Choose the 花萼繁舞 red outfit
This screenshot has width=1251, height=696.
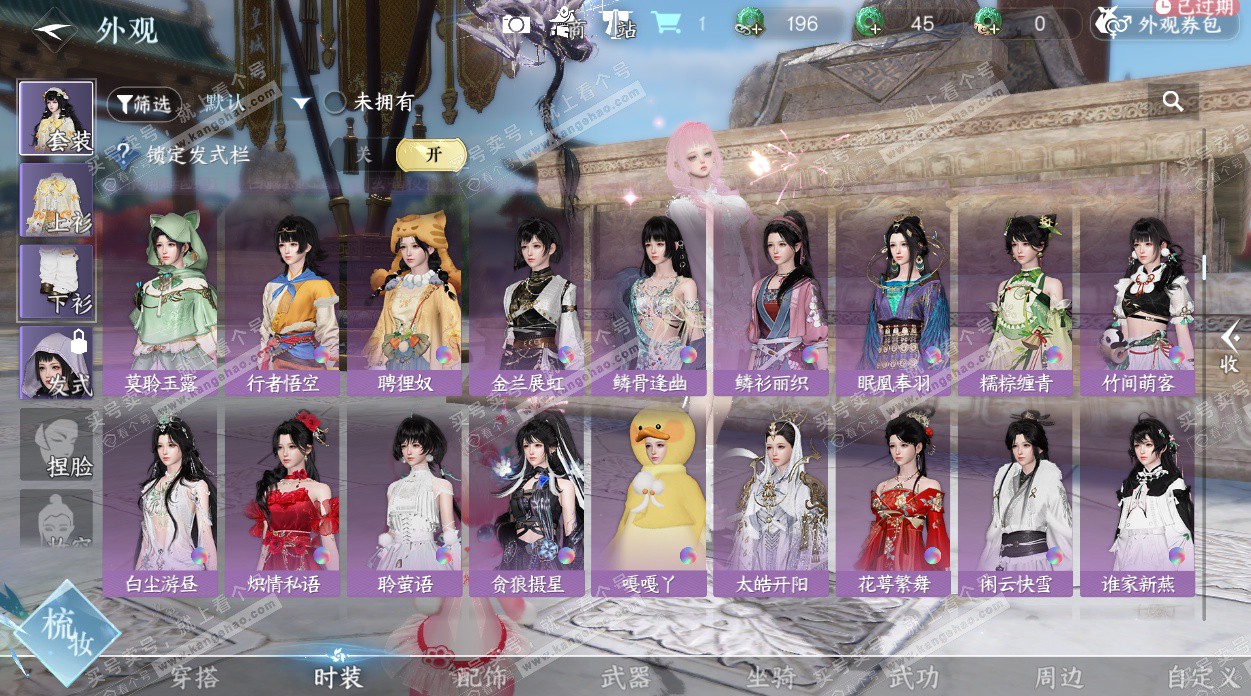[x=894, y=500]
